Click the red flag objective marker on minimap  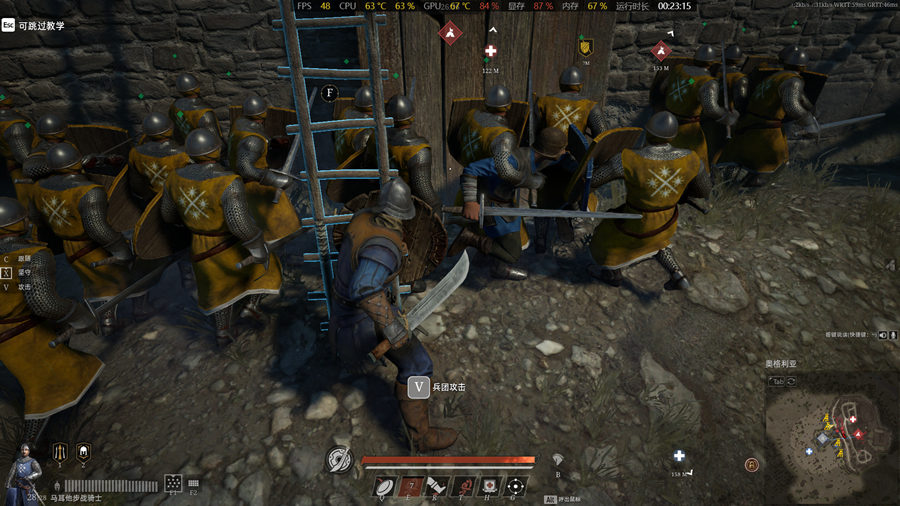point(857,434)
